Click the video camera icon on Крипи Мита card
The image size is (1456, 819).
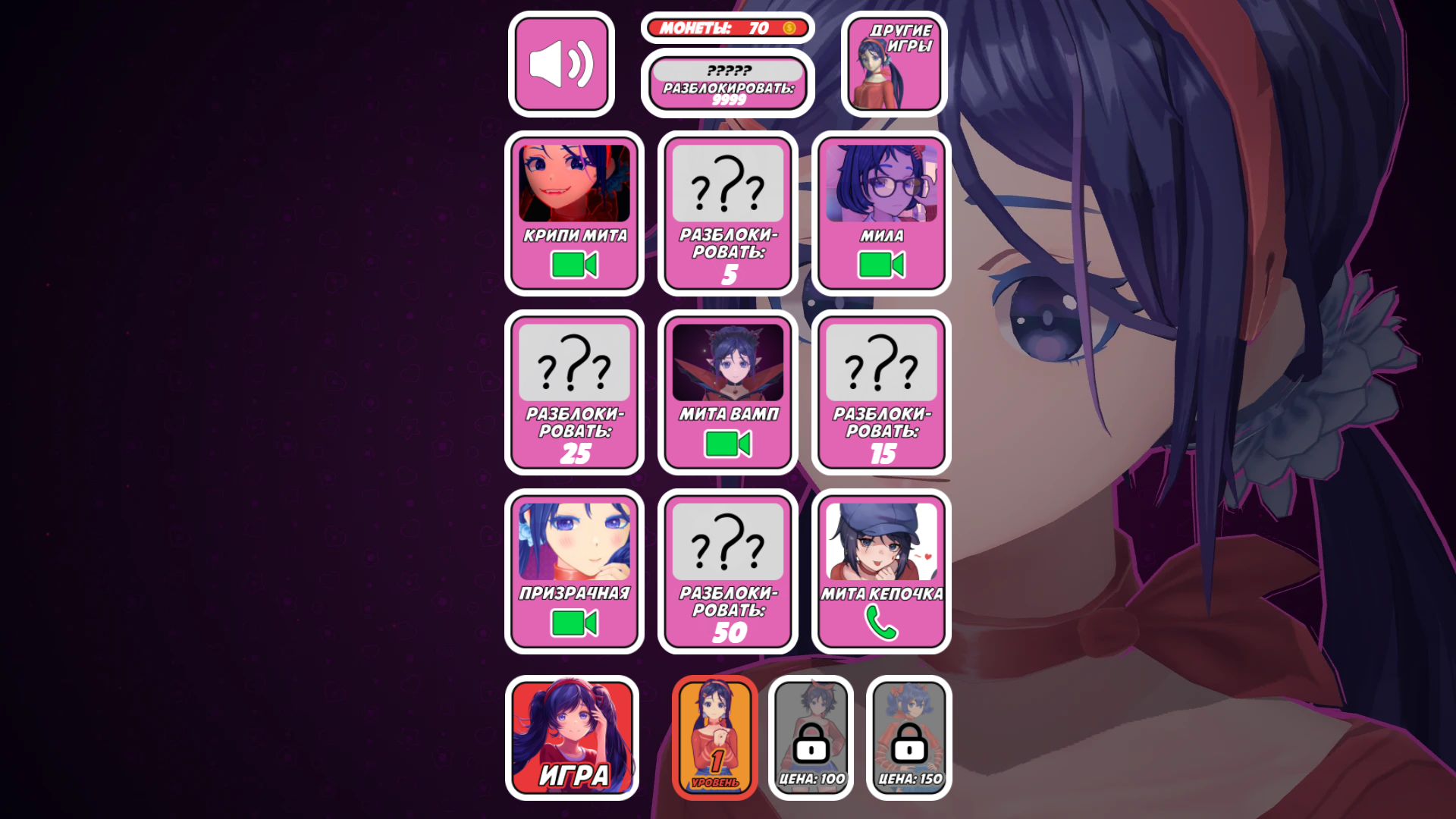coord(574,265)
